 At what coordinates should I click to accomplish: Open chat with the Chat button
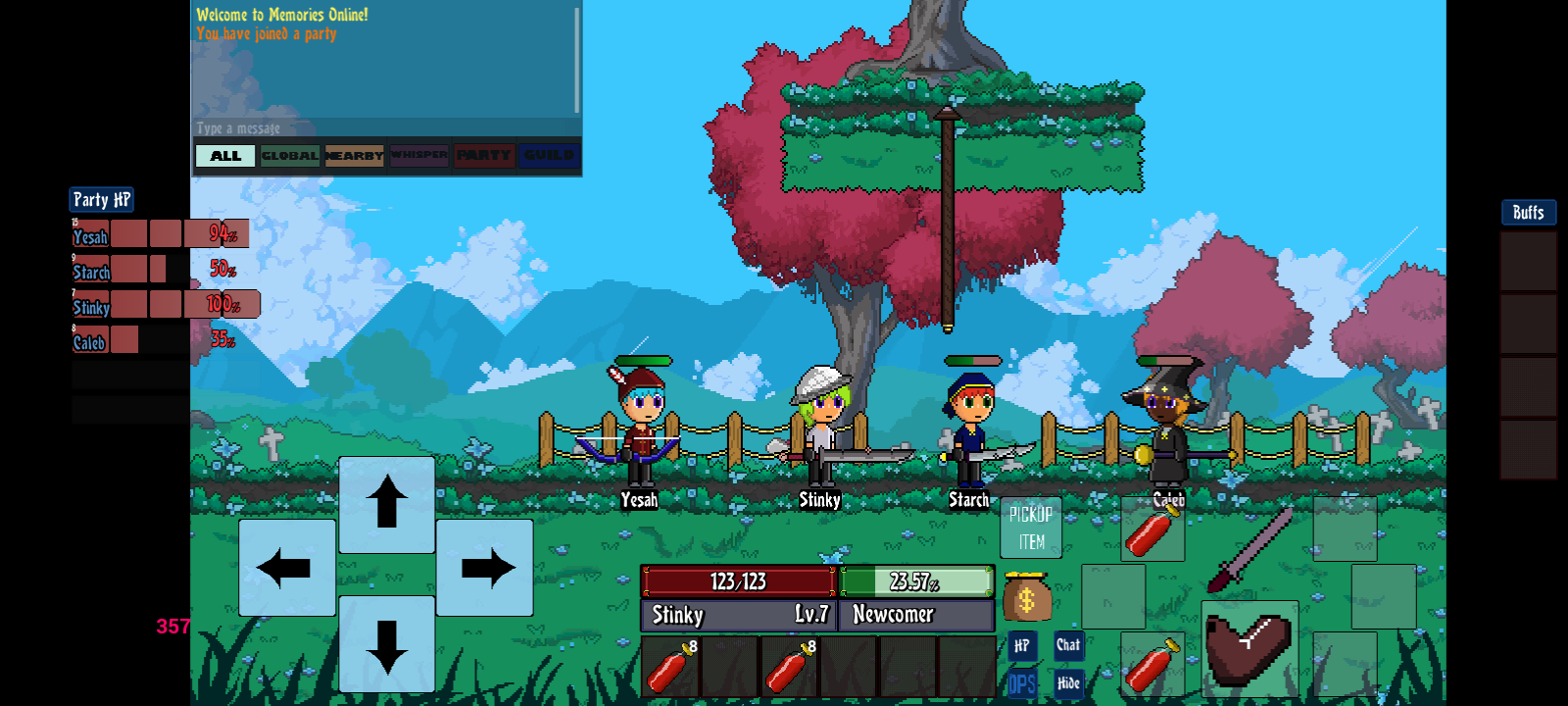click(x=1068, y=644)
